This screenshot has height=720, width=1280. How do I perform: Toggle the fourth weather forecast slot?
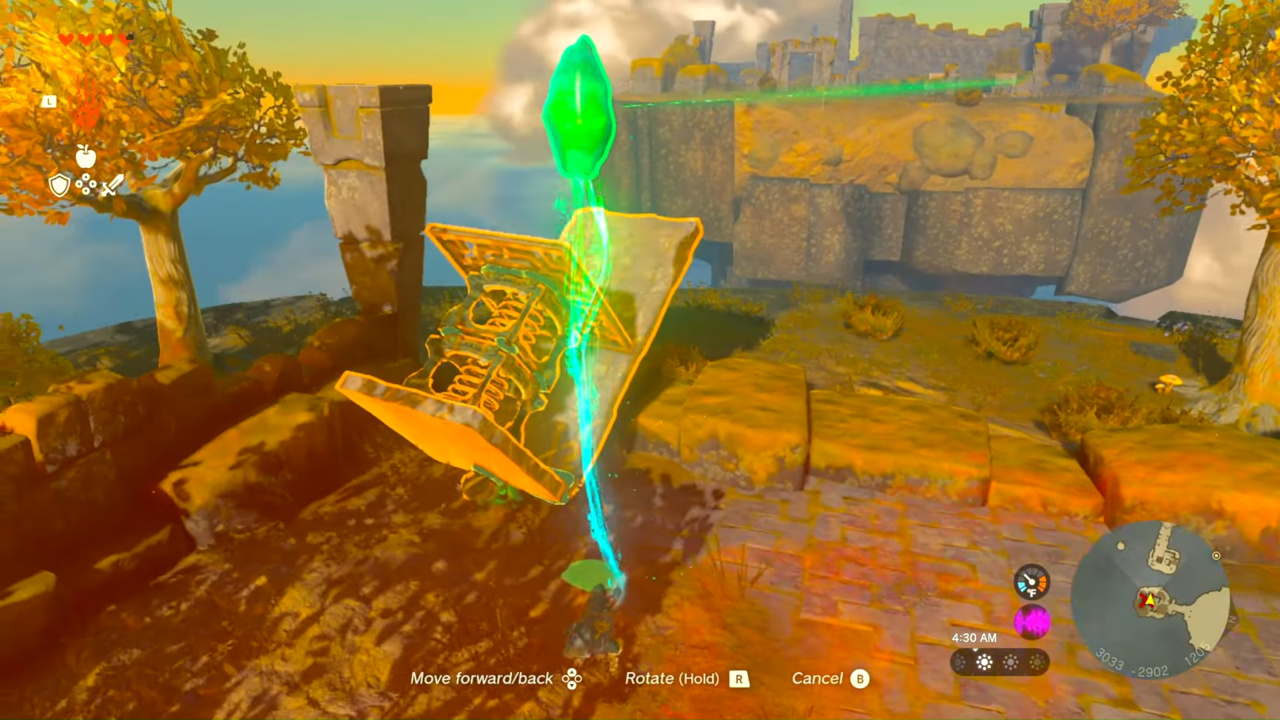(x=1037, y=661)
